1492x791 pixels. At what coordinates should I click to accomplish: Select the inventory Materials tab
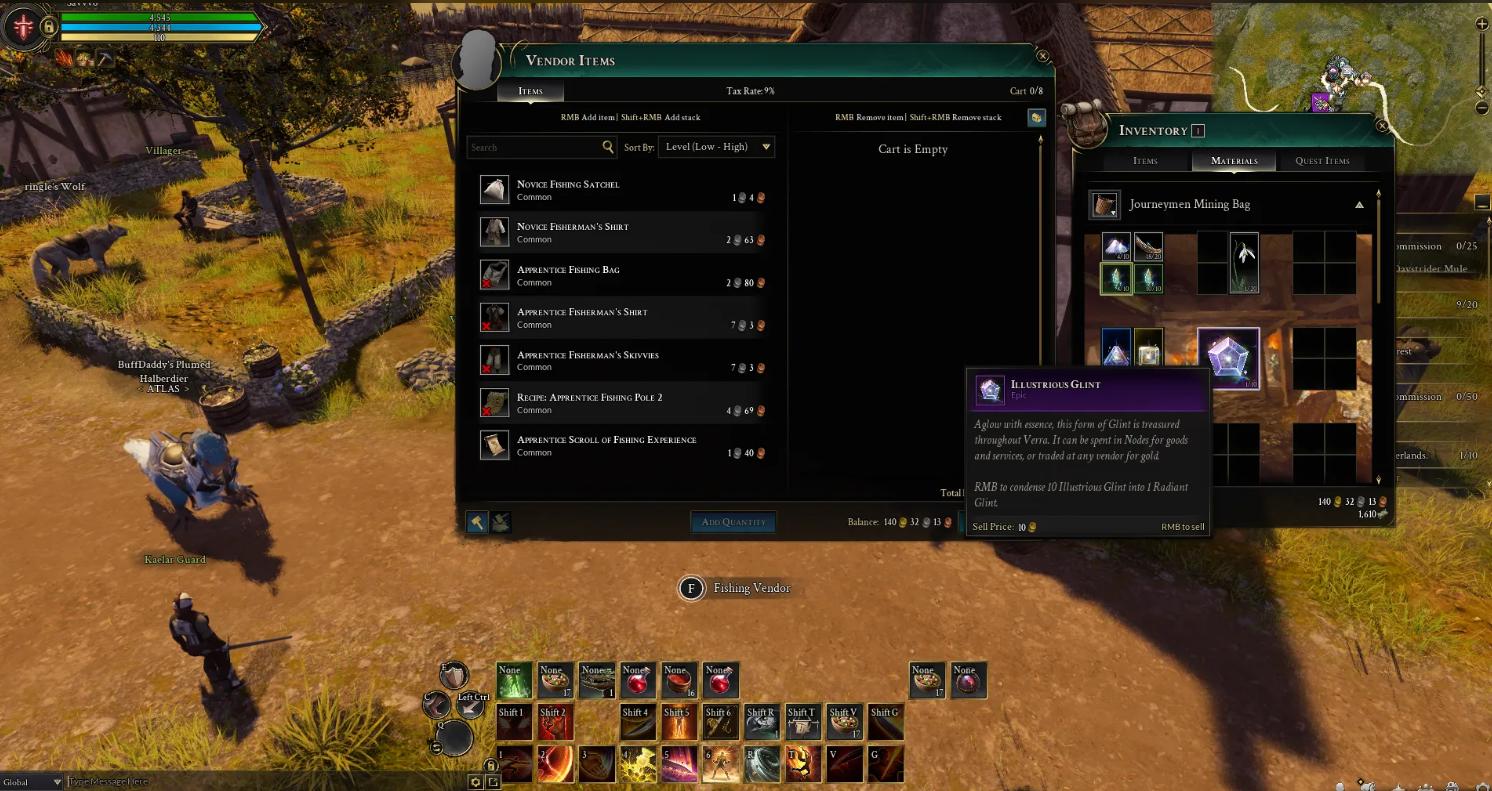point(1234,161)
